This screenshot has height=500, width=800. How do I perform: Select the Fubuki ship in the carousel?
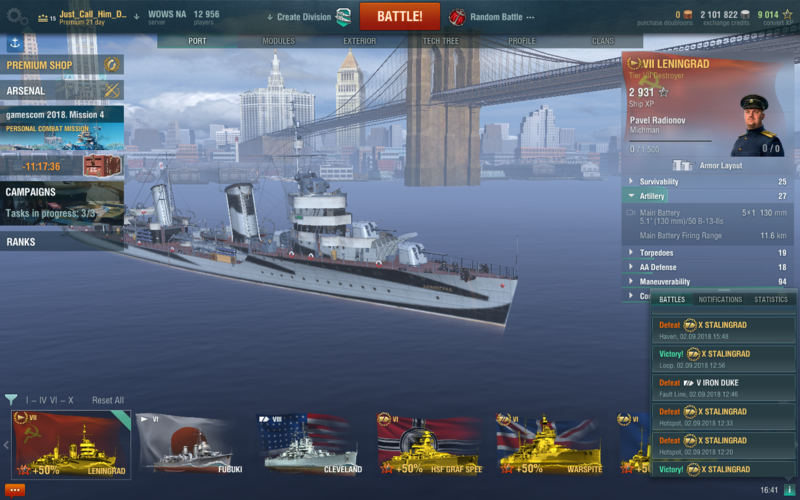[190, 443]
